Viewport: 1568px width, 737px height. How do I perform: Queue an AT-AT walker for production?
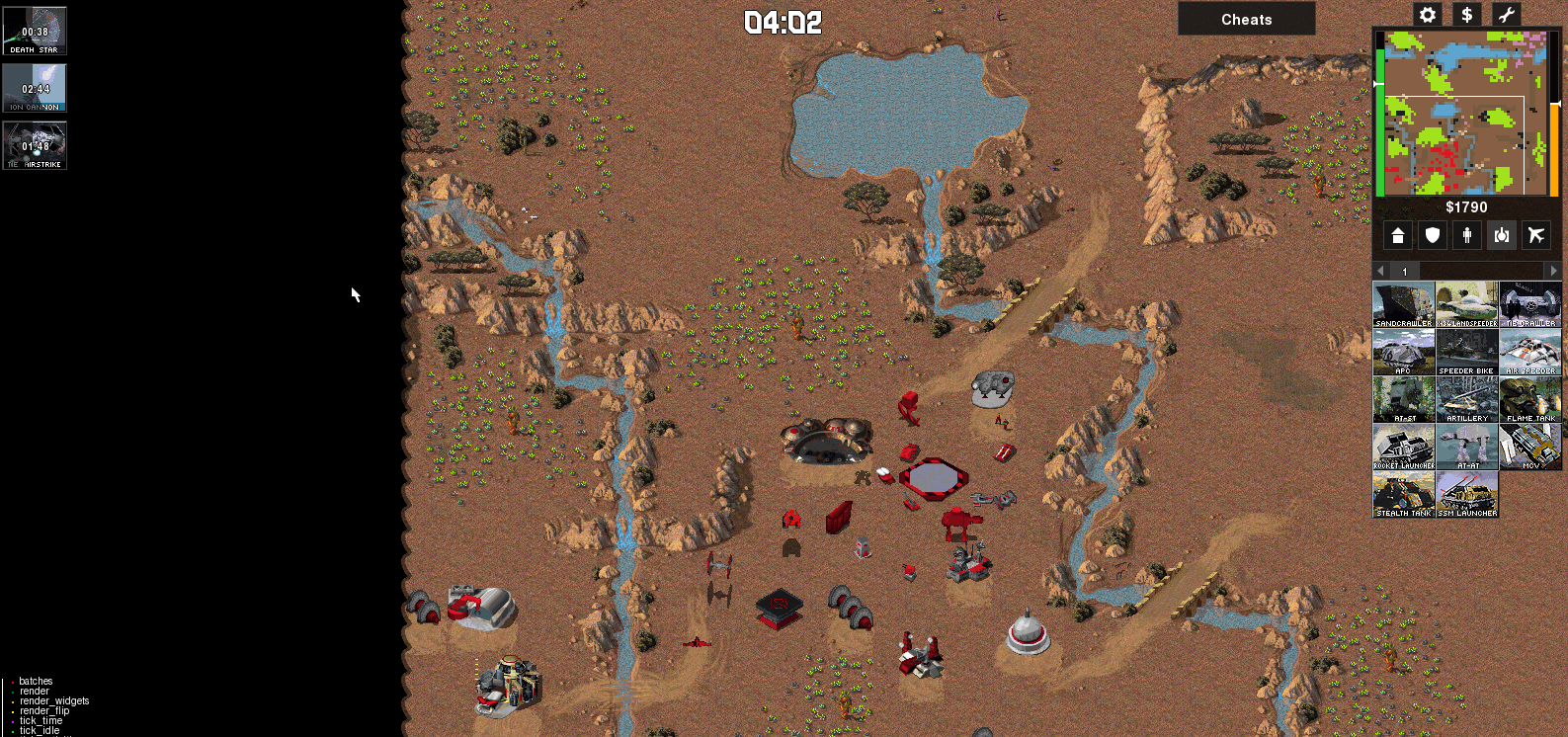tap(1467, 447)
